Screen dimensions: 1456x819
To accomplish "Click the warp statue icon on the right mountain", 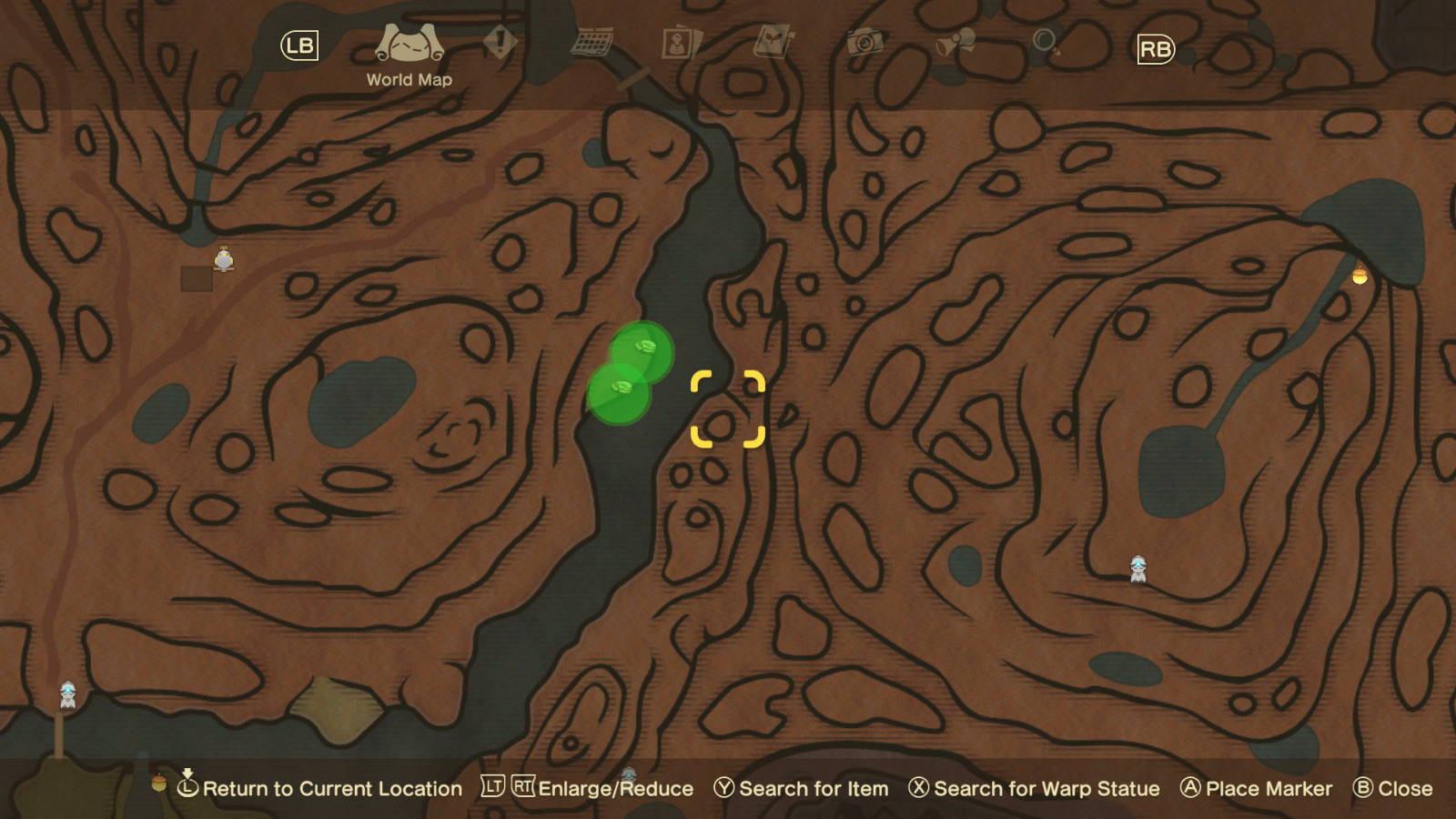I will point(1138,566).
